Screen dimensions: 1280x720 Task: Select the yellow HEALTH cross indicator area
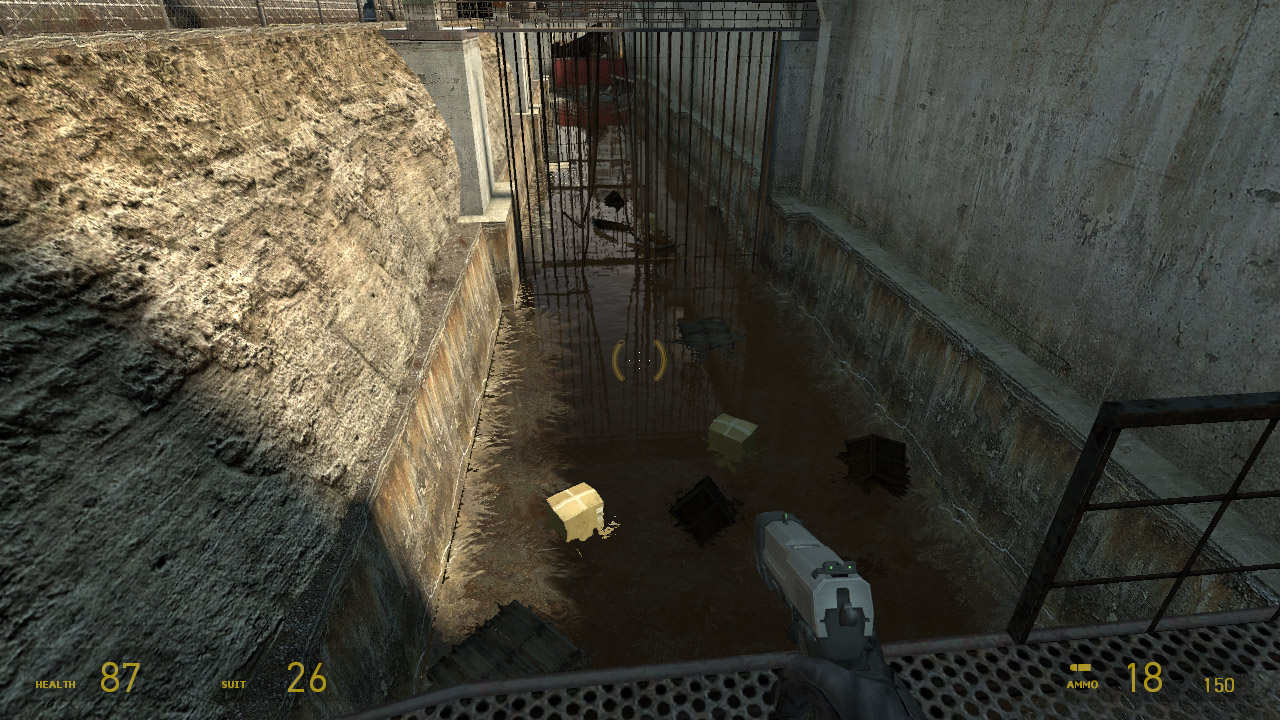tap(57, 686)
